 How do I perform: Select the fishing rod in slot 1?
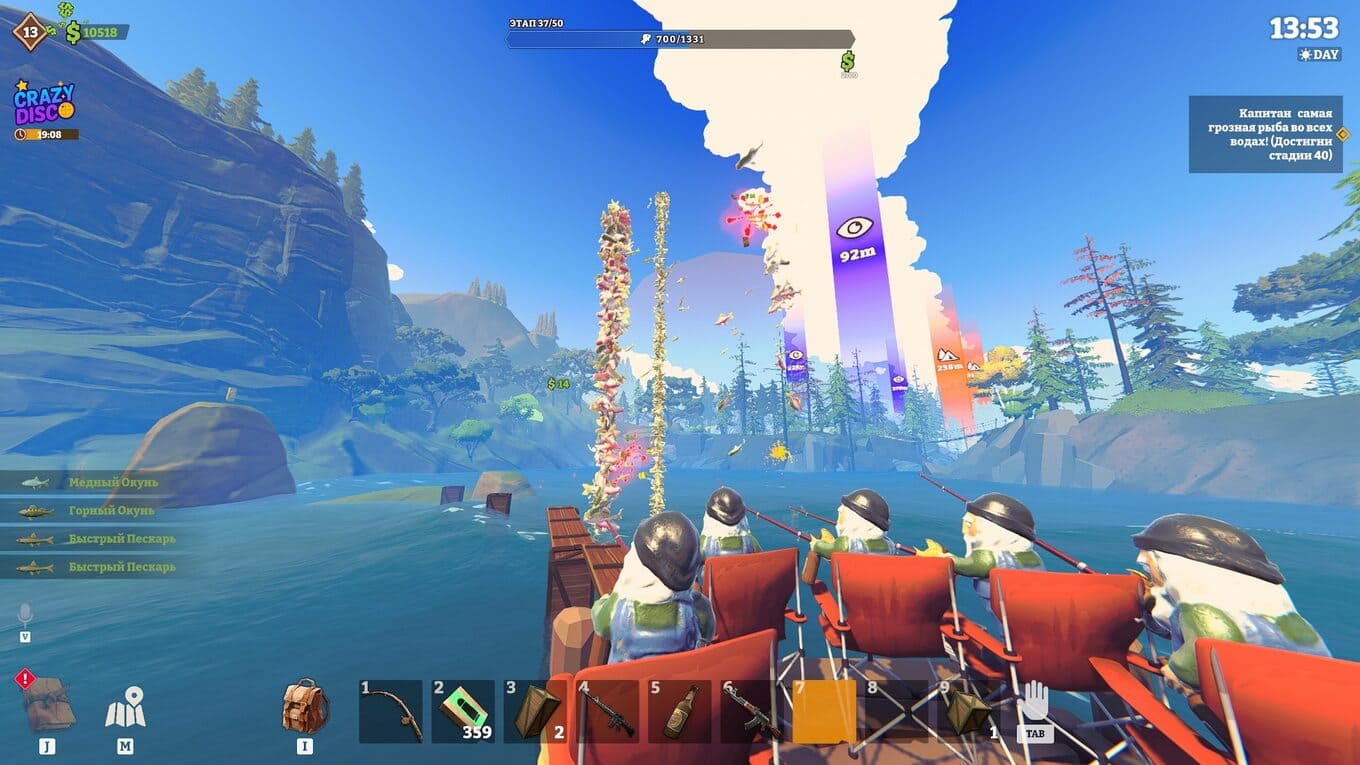pyautogui.click(x=390, y=711)
